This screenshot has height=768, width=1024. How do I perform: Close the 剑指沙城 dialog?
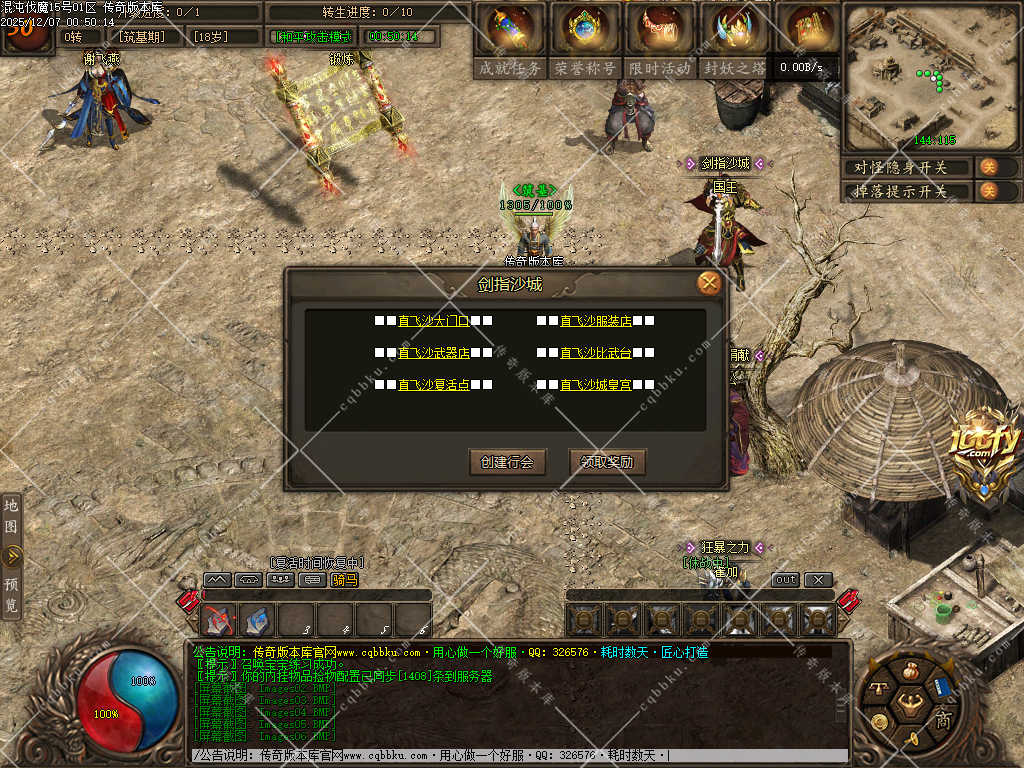(709, 283)
